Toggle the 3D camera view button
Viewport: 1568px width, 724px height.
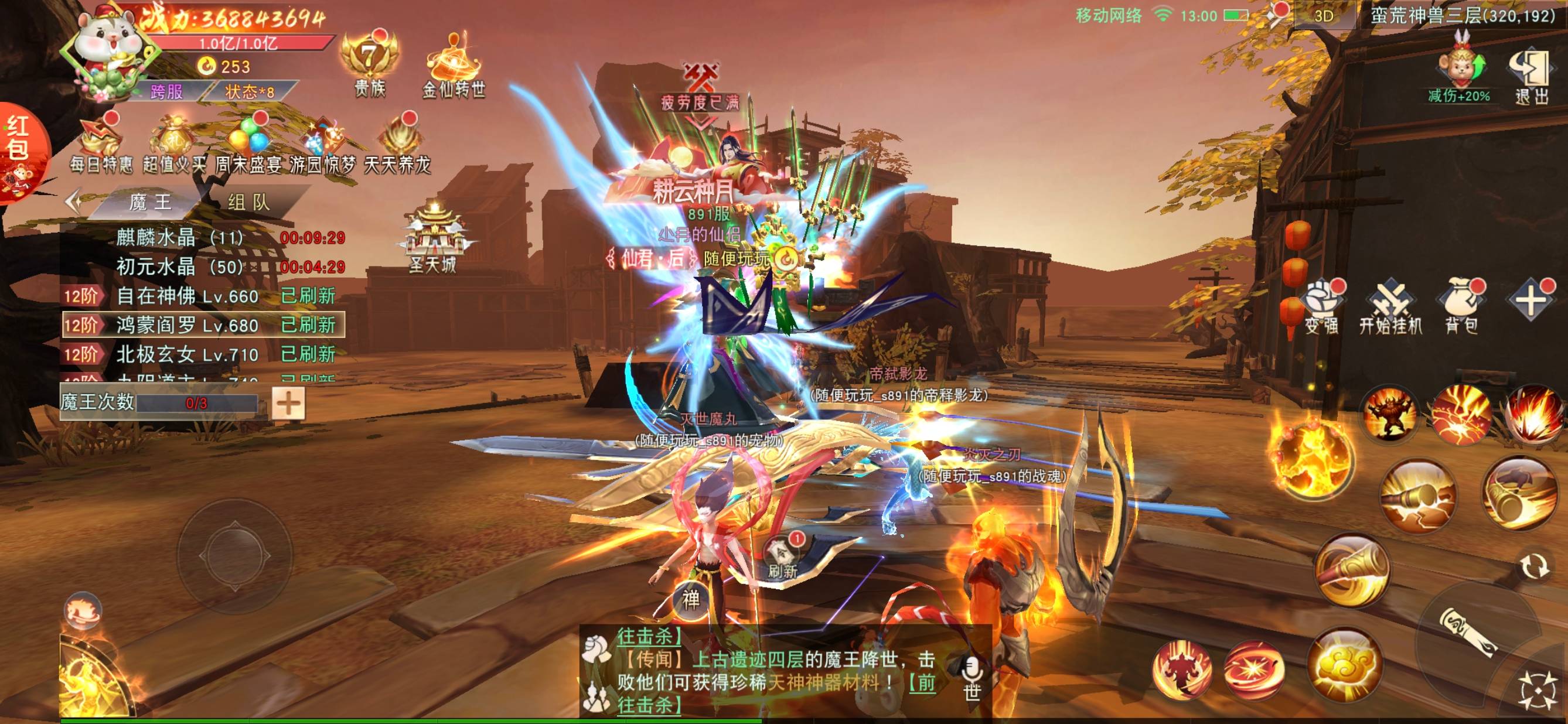(x=1324, y=16)
